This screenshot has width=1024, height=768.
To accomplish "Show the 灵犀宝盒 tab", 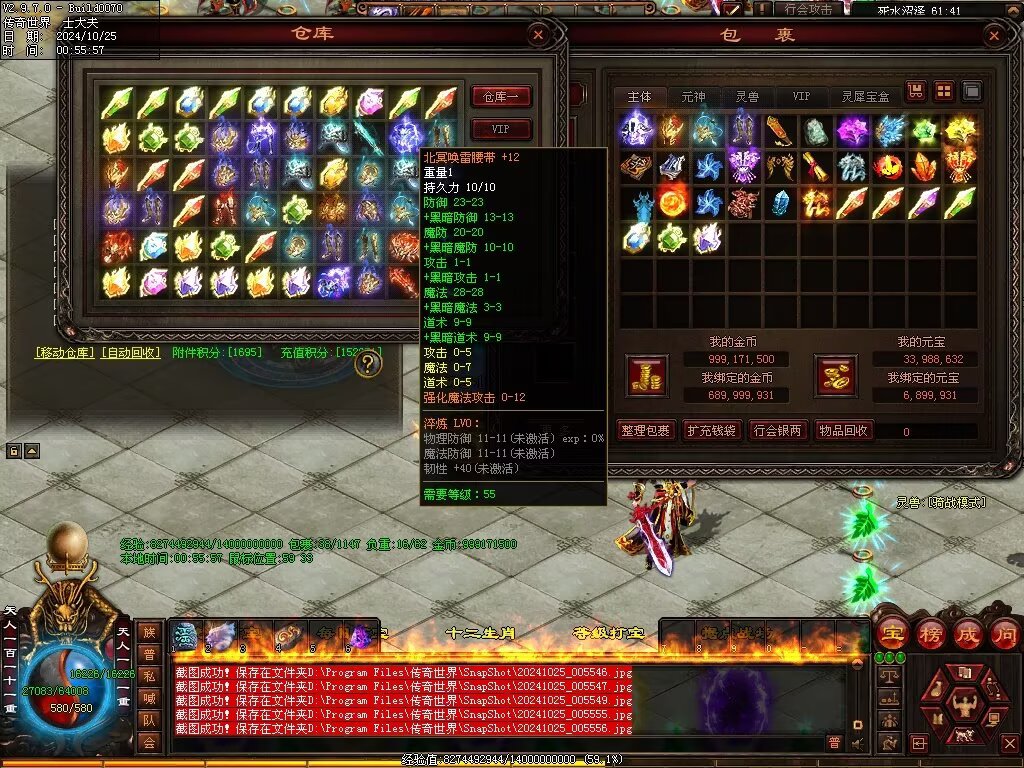I will tap(865, 97).
